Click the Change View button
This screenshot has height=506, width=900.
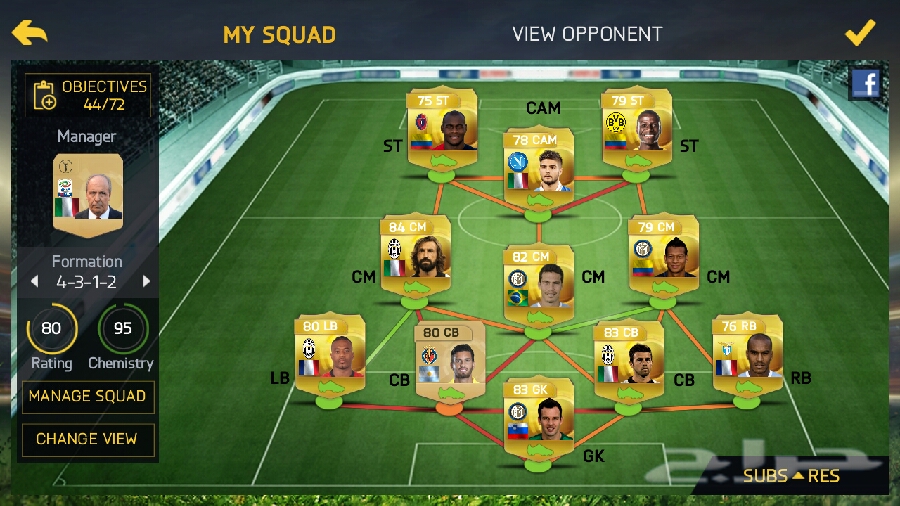pos(88,438)
